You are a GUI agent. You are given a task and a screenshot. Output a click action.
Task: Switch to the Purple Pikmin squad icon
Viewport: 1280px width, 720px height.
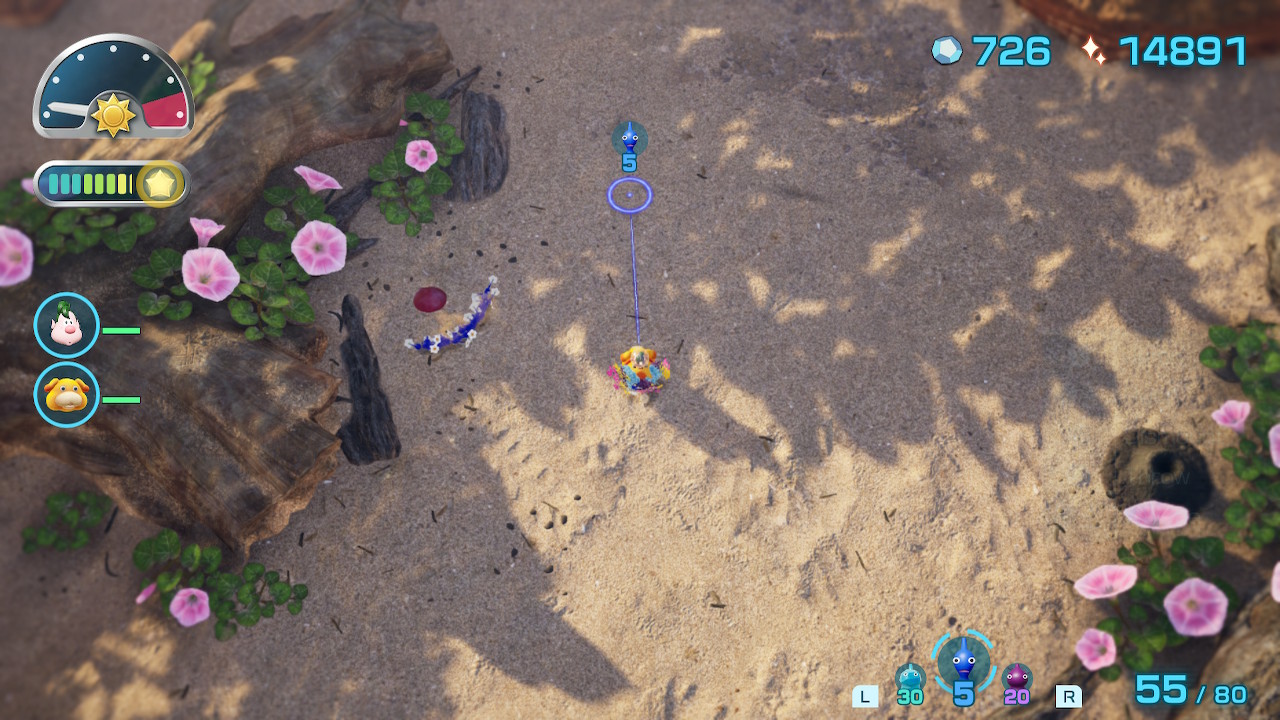point(1016,679)
